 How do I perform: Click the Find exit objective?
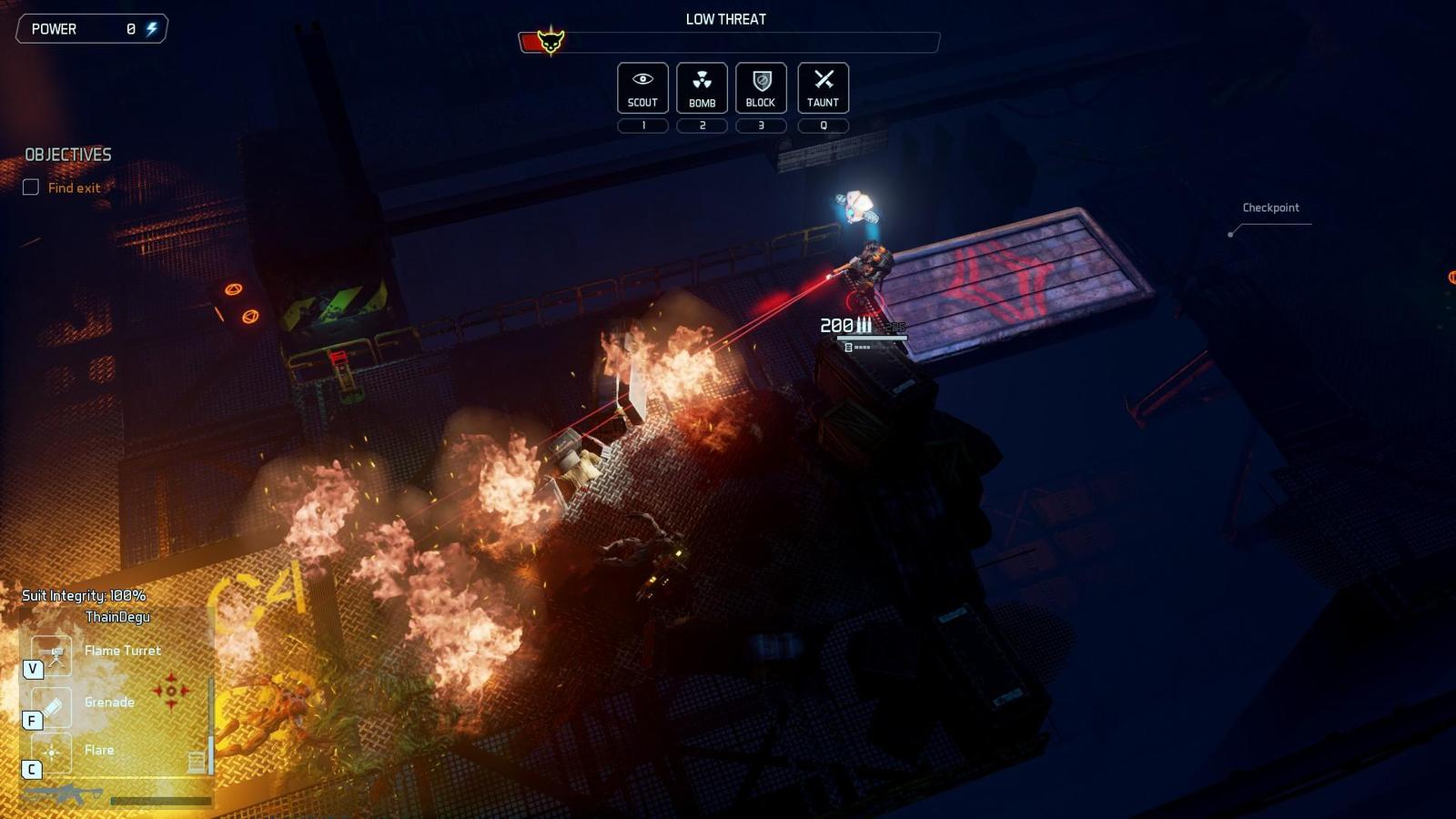click(74, 187)
